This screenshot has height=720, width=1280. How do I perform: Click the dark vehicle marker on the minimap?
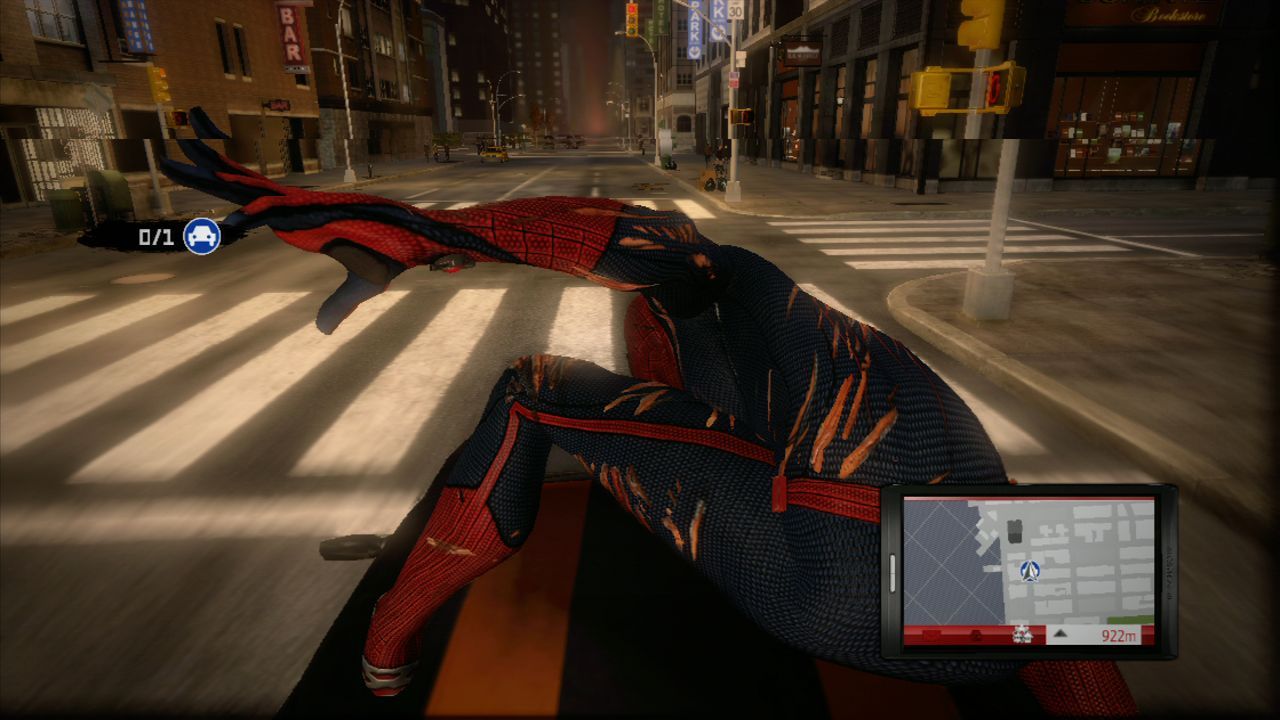tap(1014, 531)
